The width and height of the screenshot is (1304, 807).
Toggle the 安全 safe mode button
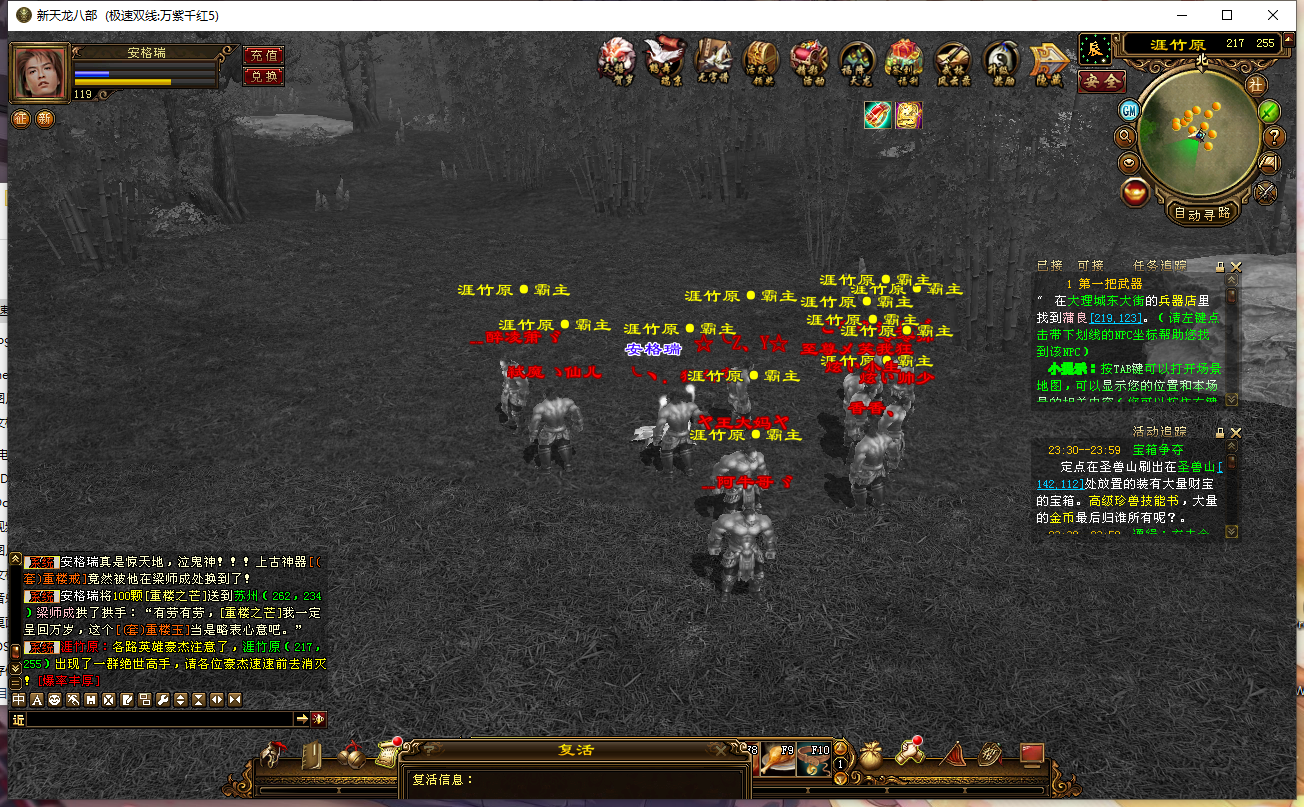tap(1101, 81)
